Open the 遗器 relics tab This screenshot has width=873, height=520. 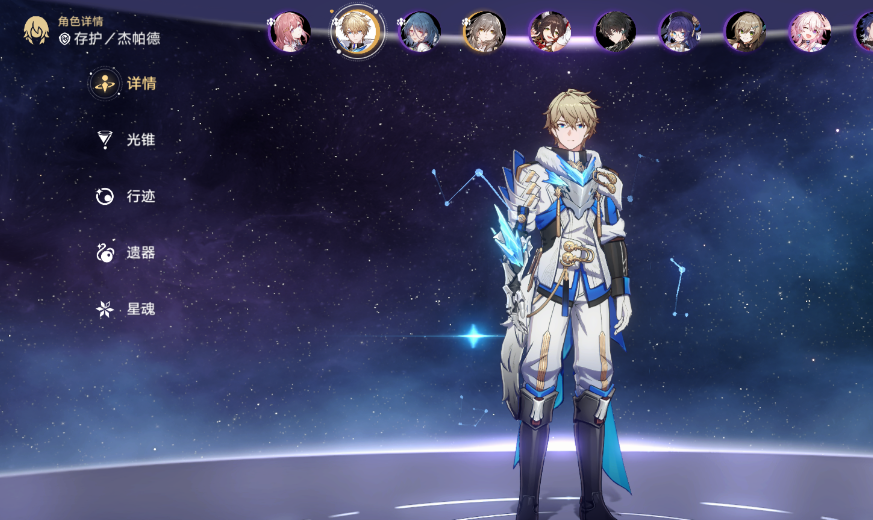(x=125, y=253)
